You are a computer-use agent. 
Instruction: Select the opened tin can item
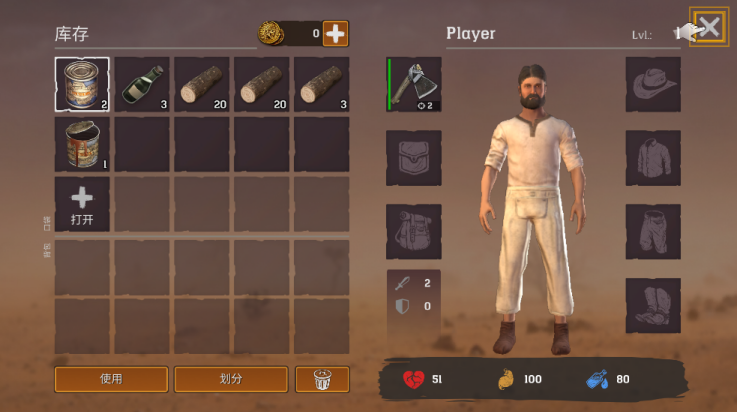point(82,144)
